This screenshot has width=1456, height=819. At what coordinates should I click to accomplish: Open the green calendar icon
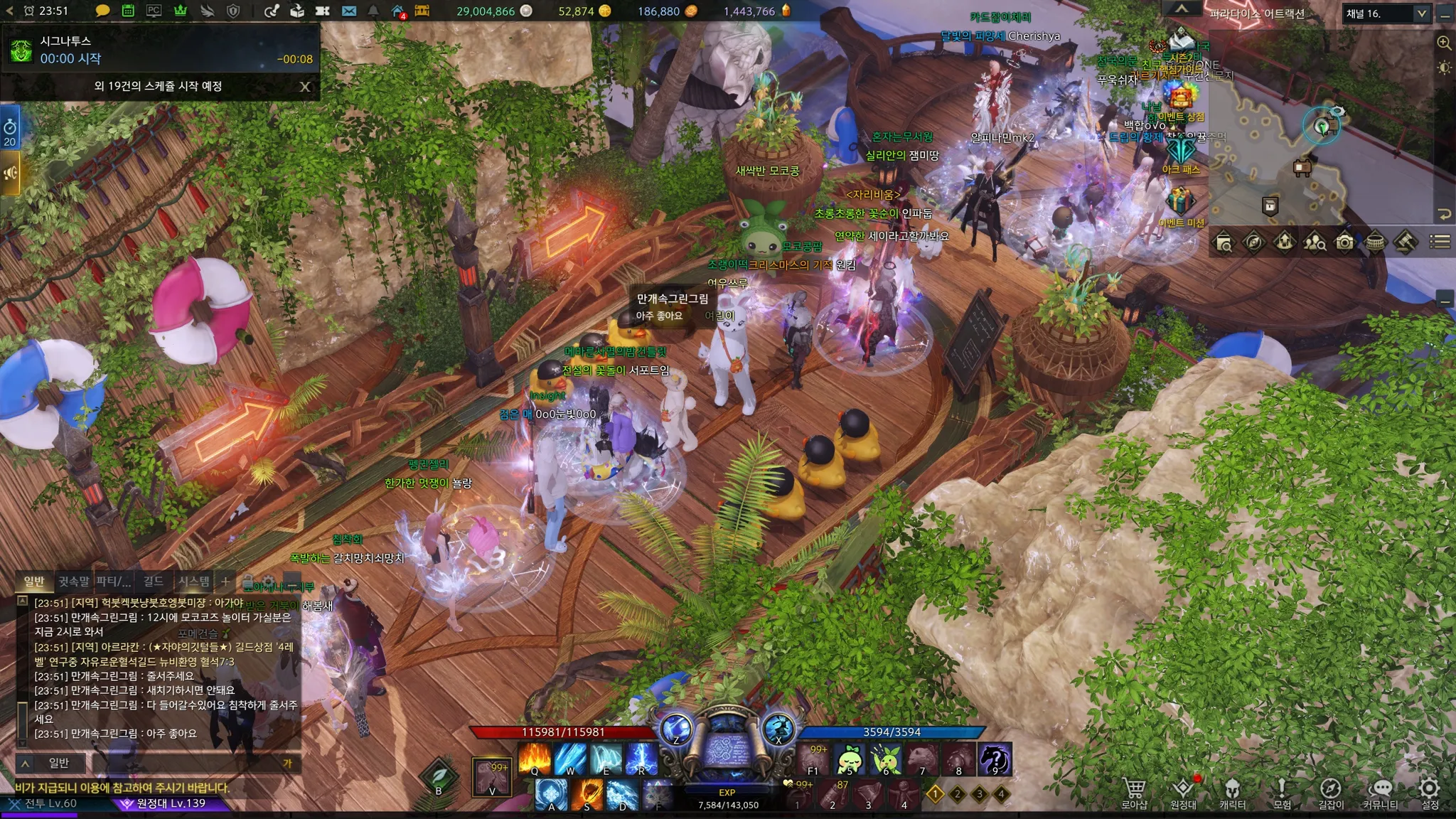(128, 11)
